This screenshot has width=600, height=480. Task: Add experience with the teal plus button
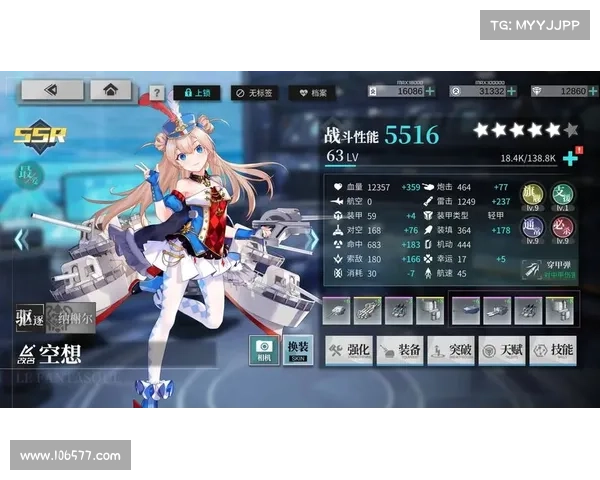(x=570, y=159)
